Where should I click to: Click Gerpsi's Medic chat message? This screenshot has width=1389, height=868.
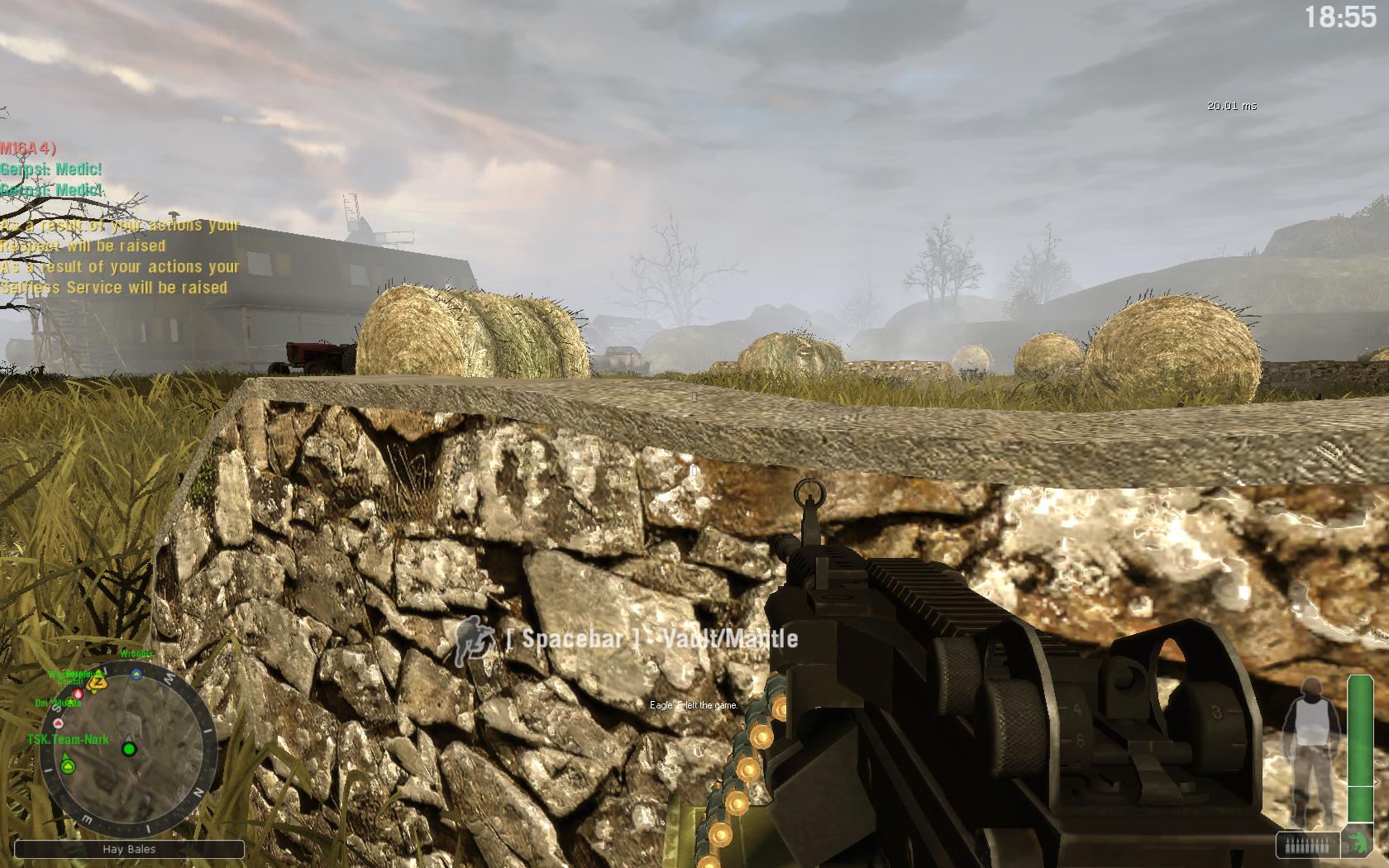click(51, 169)
